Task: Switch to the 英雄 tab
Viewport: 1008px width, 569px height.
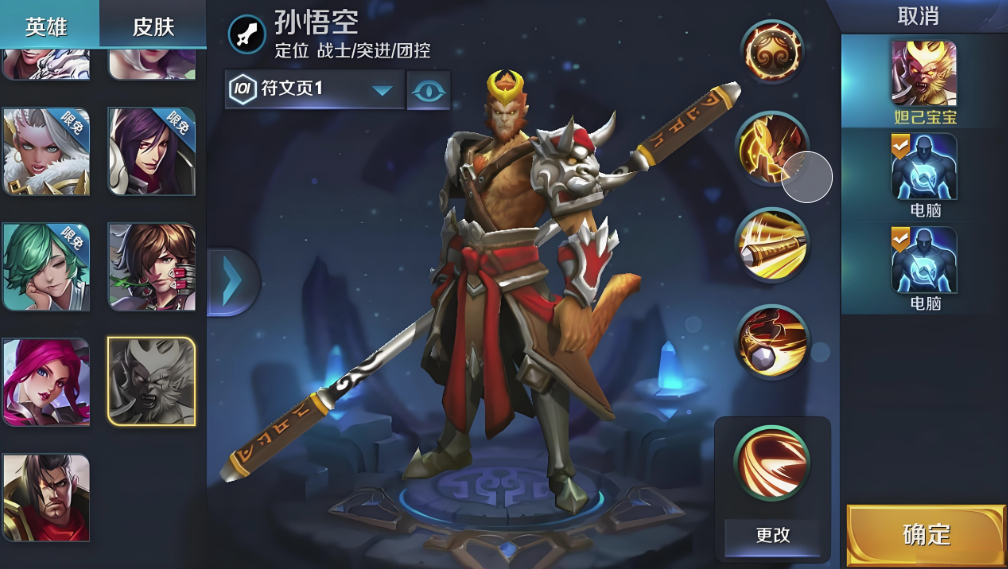Action: click(48, 24)
